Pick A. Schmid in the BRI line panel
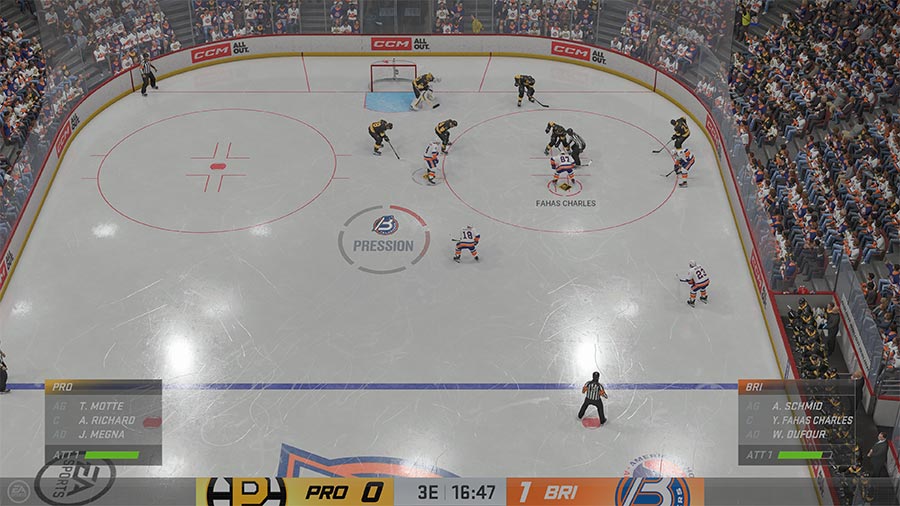Viewport: 900px width, 506px height. [797, 406]
